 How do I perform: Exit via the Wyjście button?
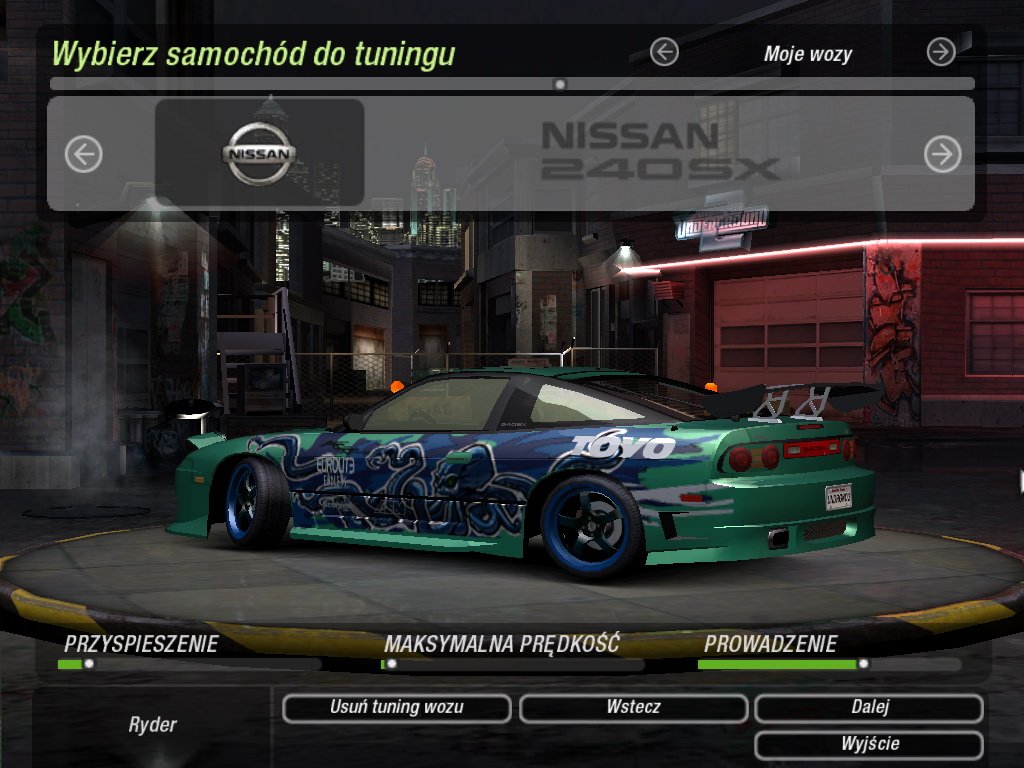point(869,745)
